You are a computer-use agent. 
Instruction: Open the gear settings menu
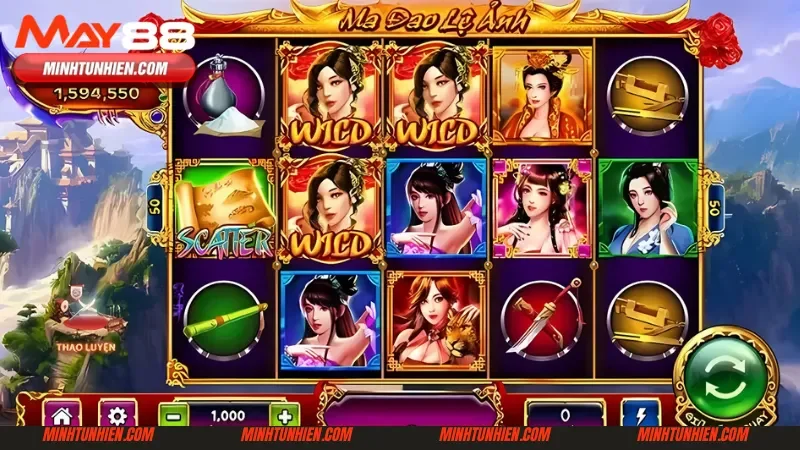[x=117, y=415]
